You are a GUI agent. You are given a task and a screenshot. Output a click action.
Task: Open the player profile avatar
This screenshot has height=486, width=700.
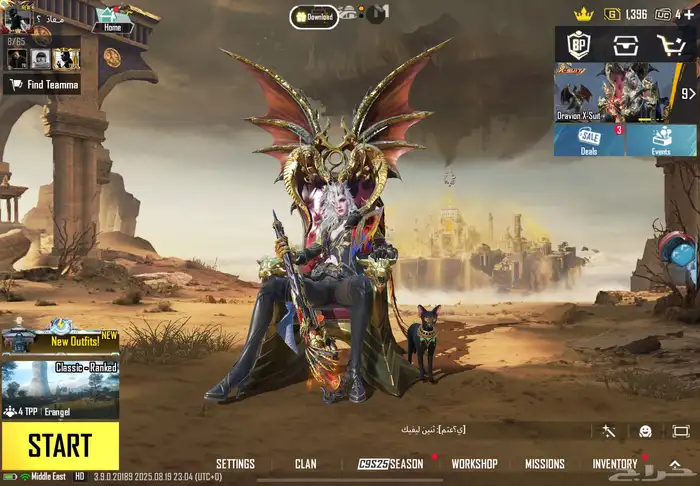(x=18, y=18)
